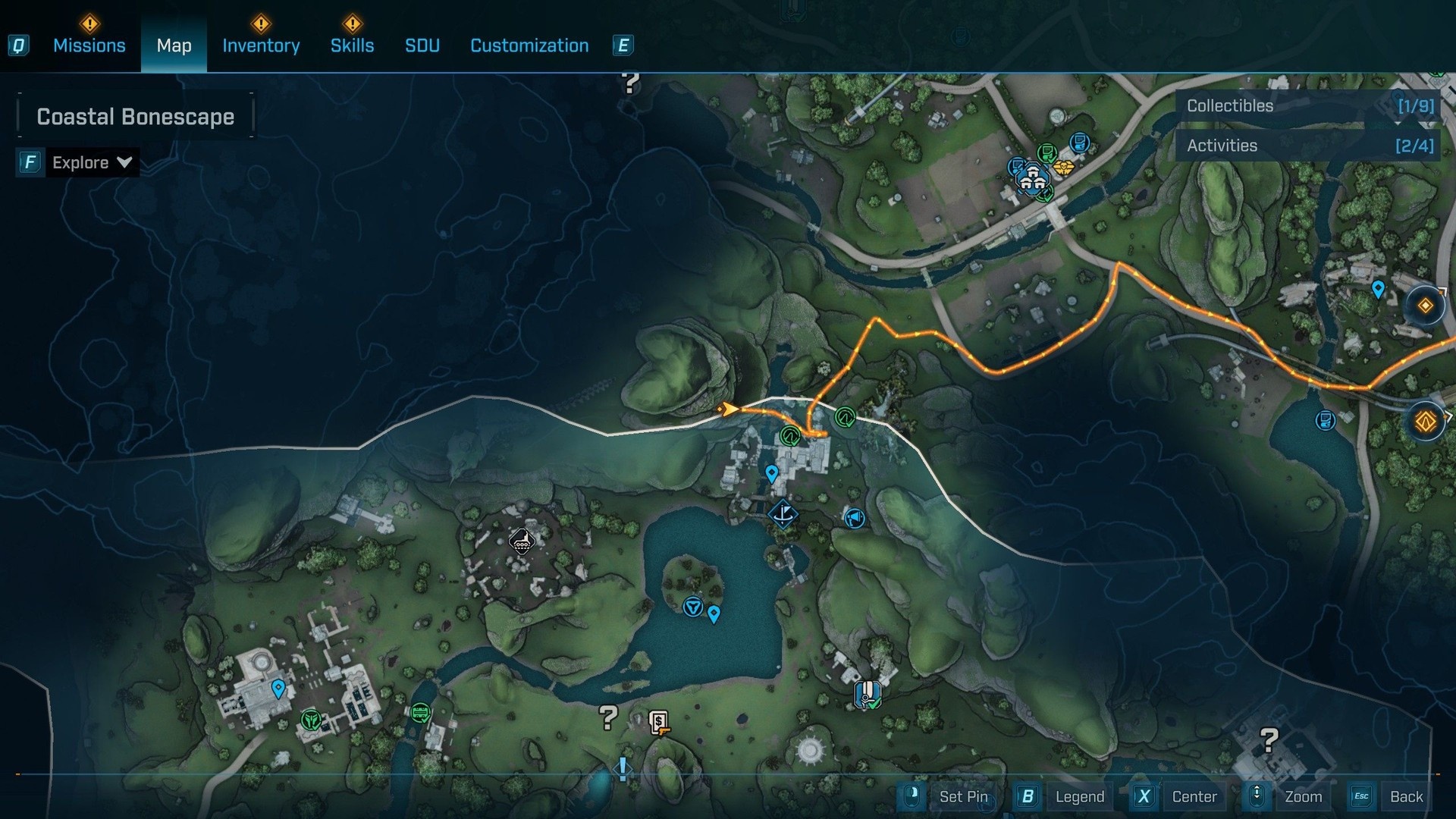The width and height of the screenshot is (1456, 819).
Task: Click the orange player arrow marker
Action: [727, 409]
